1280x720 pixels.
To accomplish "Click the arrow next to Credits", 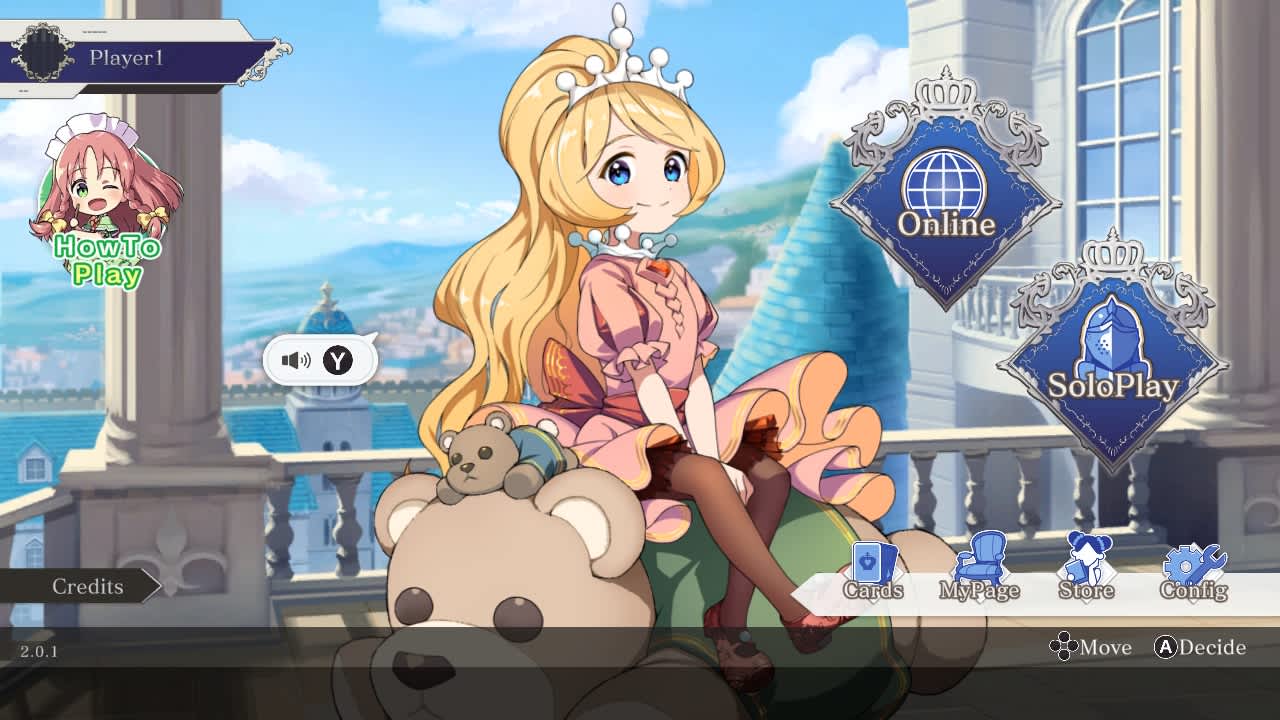I will [152, 587].
